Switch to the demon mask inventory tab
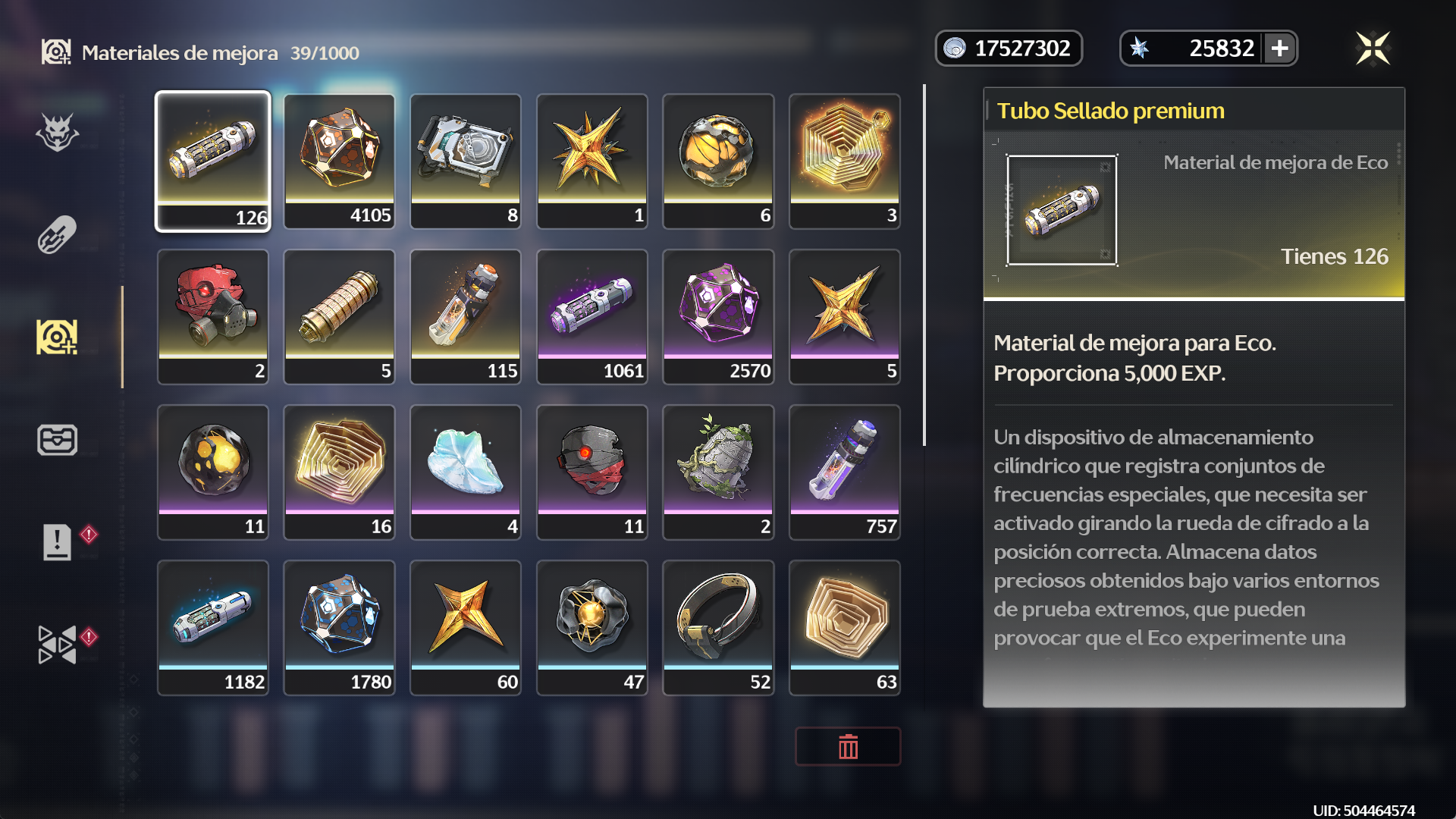Viewport: 1456px width, 819px height. (57, 133)
